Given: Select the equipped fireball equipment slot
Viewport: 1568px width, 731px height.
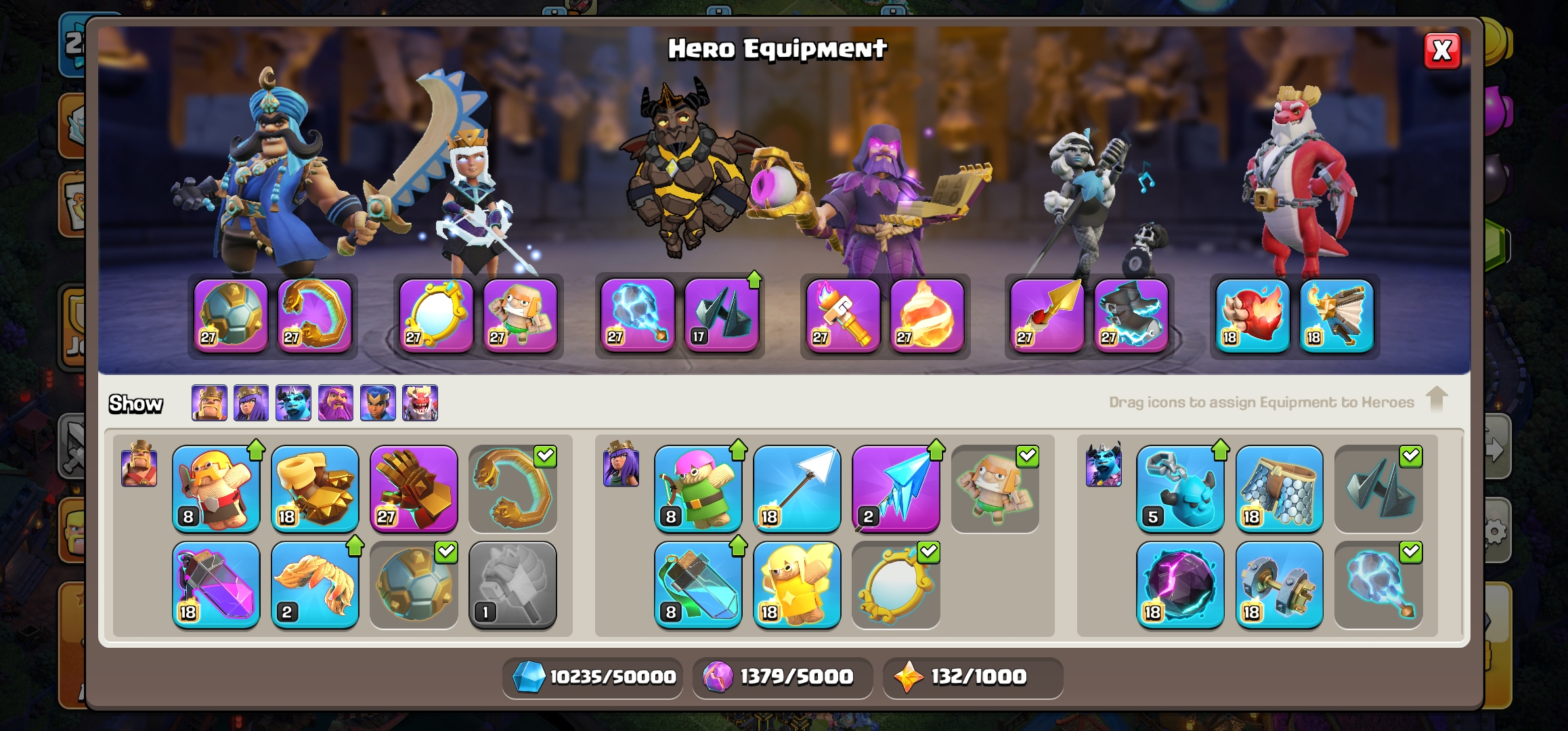Looking at the screenshot, I should pos(927,315).
